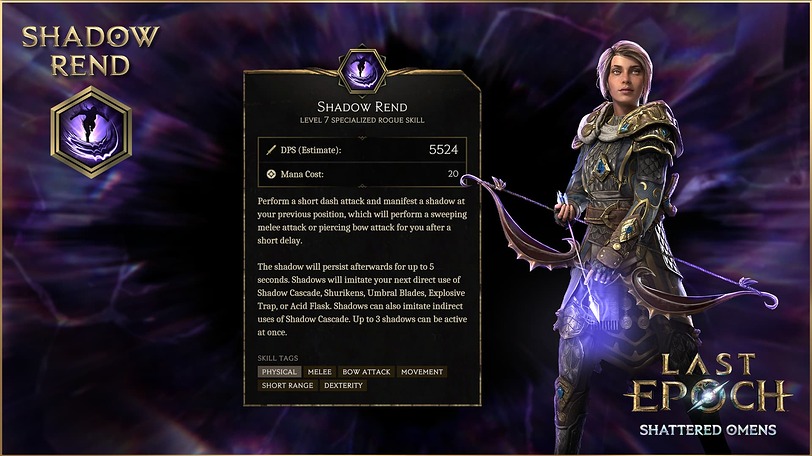Click the Shadow Rend hexagonal skill icon
The width and height of the screenshot is (812, 456).
[x=91, y=133]
